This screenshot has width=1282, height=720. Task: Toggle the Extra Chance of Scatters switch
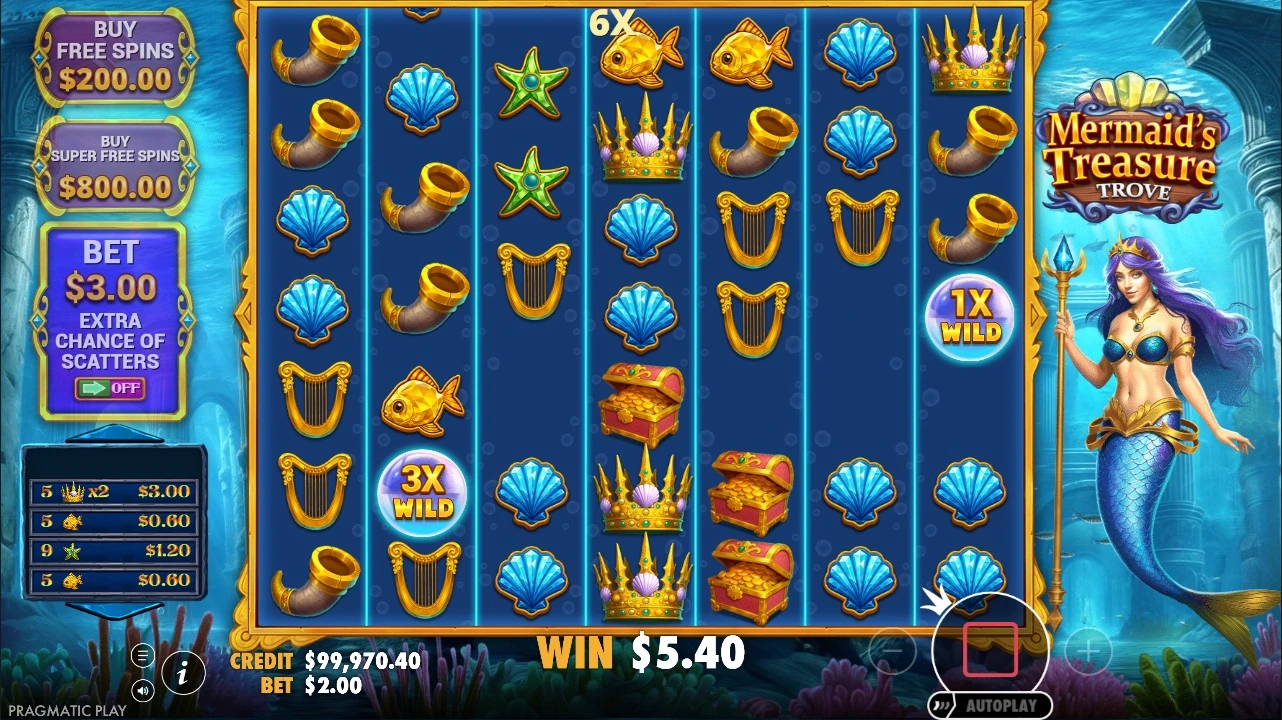point(110,388)
